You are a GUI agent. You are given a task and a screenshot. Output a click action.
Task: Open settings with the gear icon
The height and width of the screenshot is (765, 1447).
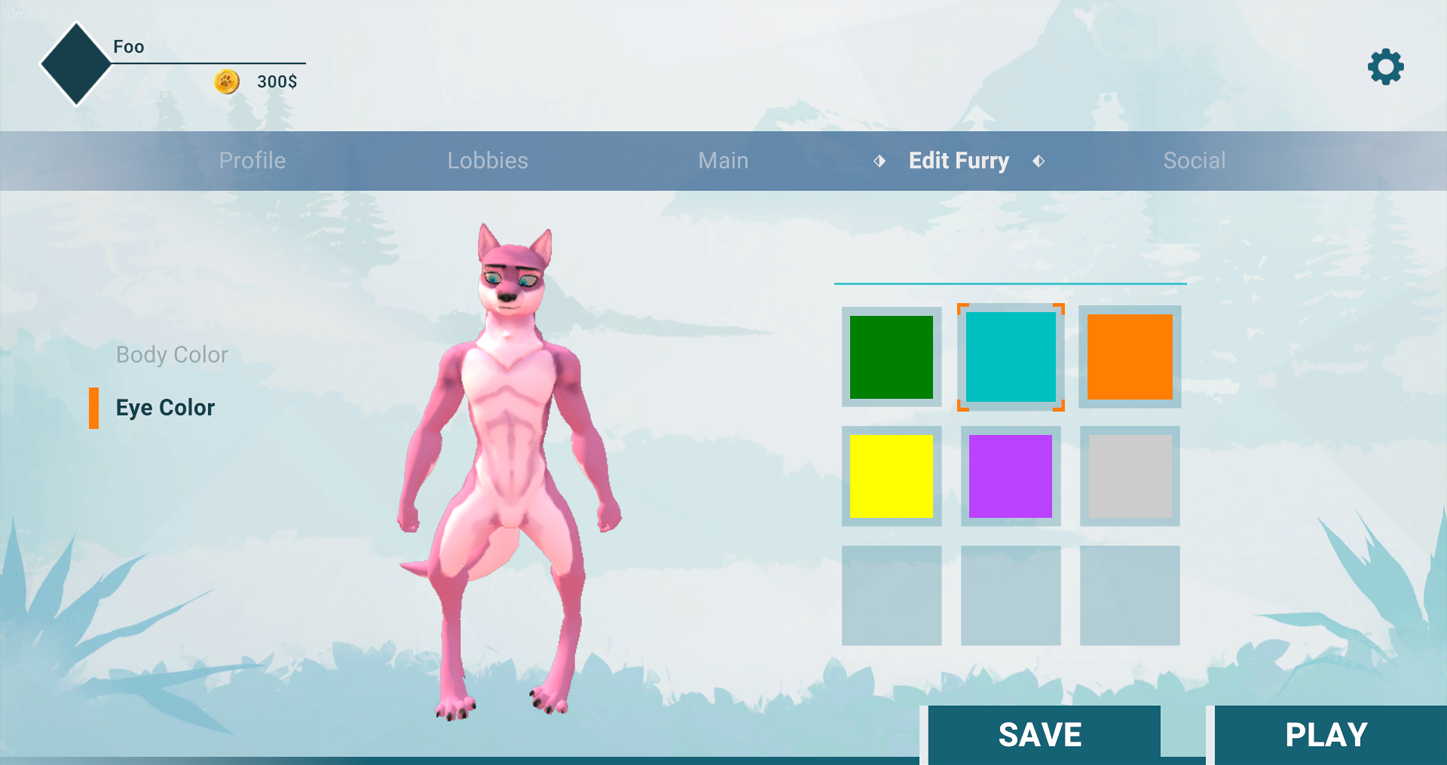1385,67
